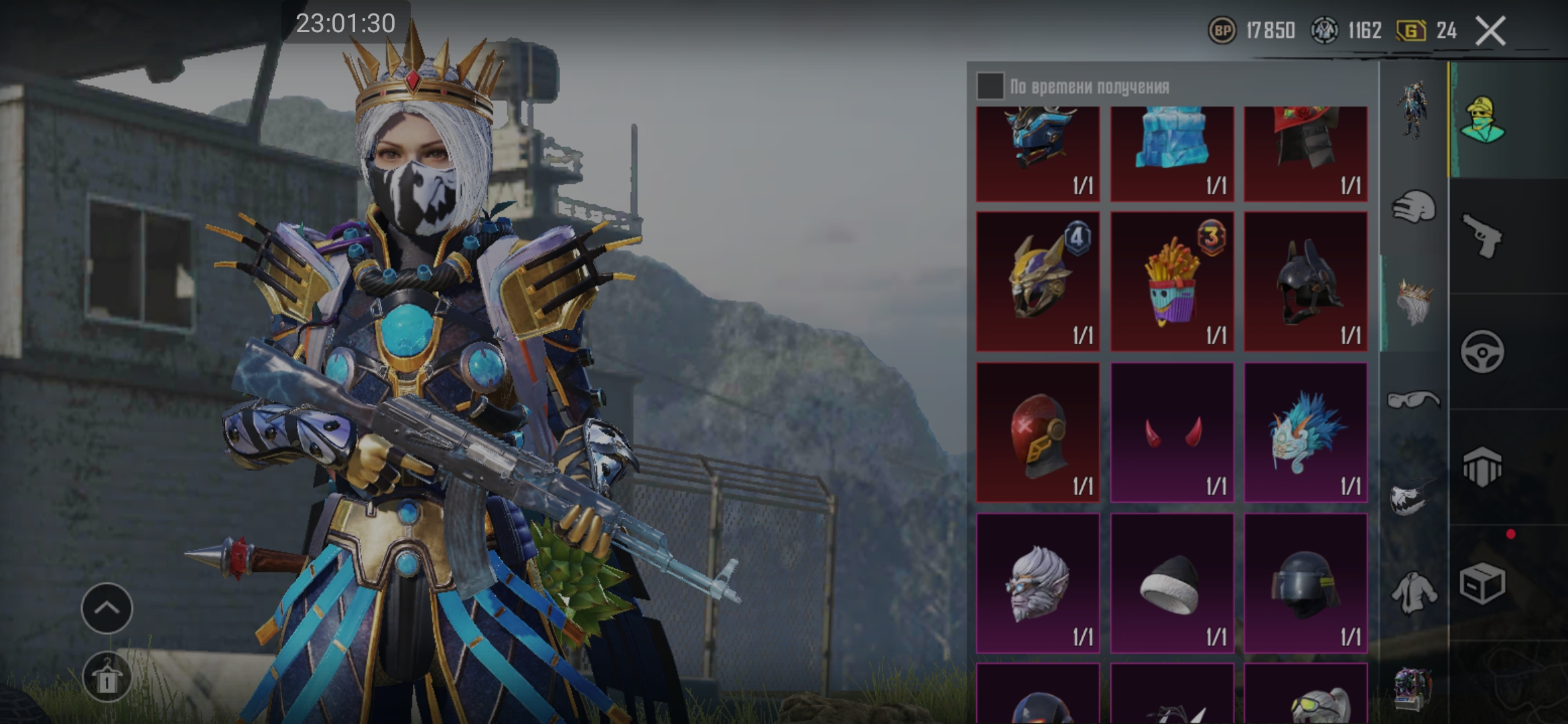Viewport: 1568px width, 724px height.
Task: Pick the black and white beanie
Action: pos(1171,583)
